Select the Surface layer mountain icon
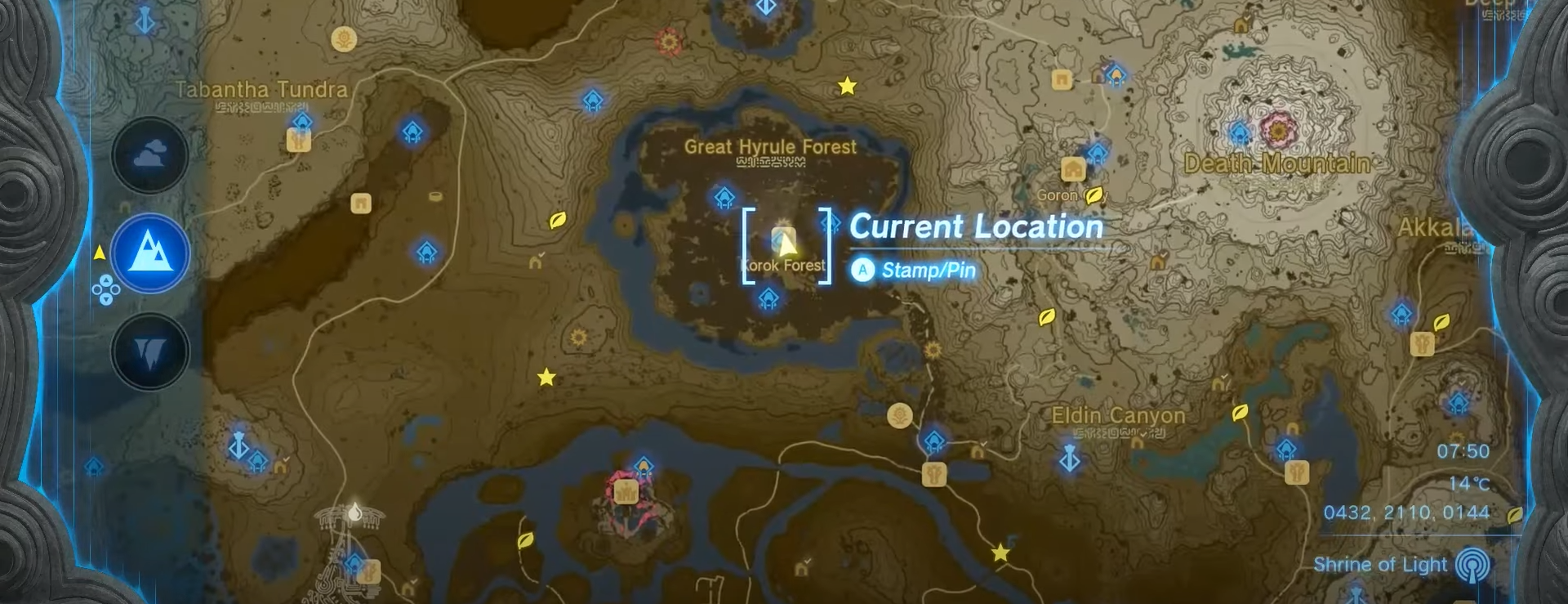This screenshot has height=604, width=1568. coord(149,253)
